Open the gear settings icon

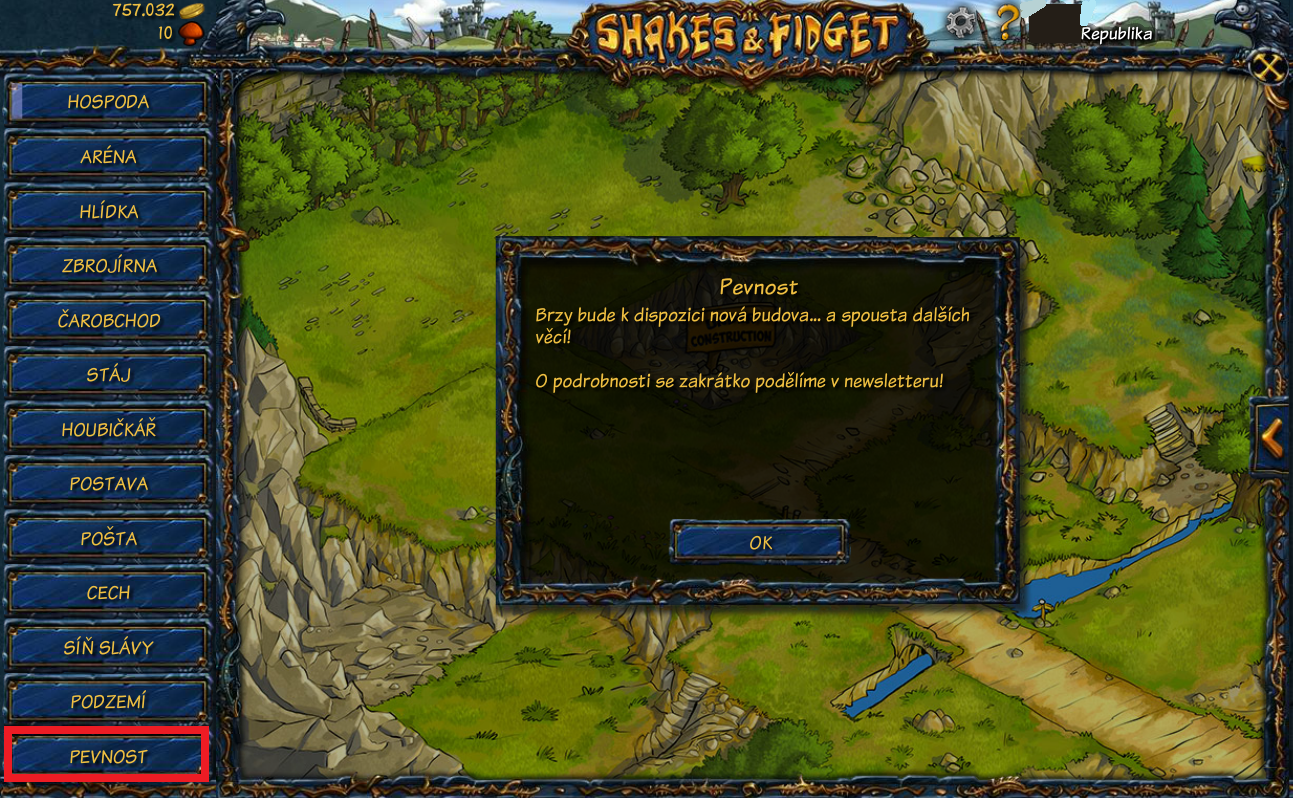click(x=961, y=22)
